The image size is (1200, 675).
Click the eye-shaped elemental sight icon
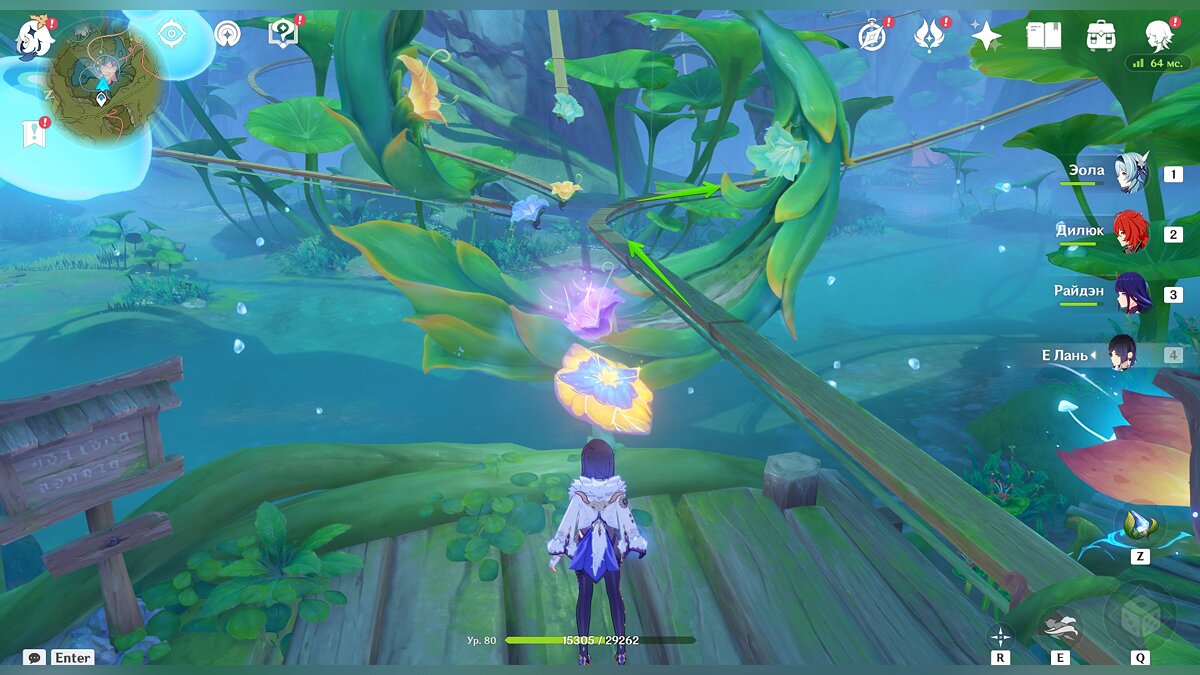(x=172, y=35)
